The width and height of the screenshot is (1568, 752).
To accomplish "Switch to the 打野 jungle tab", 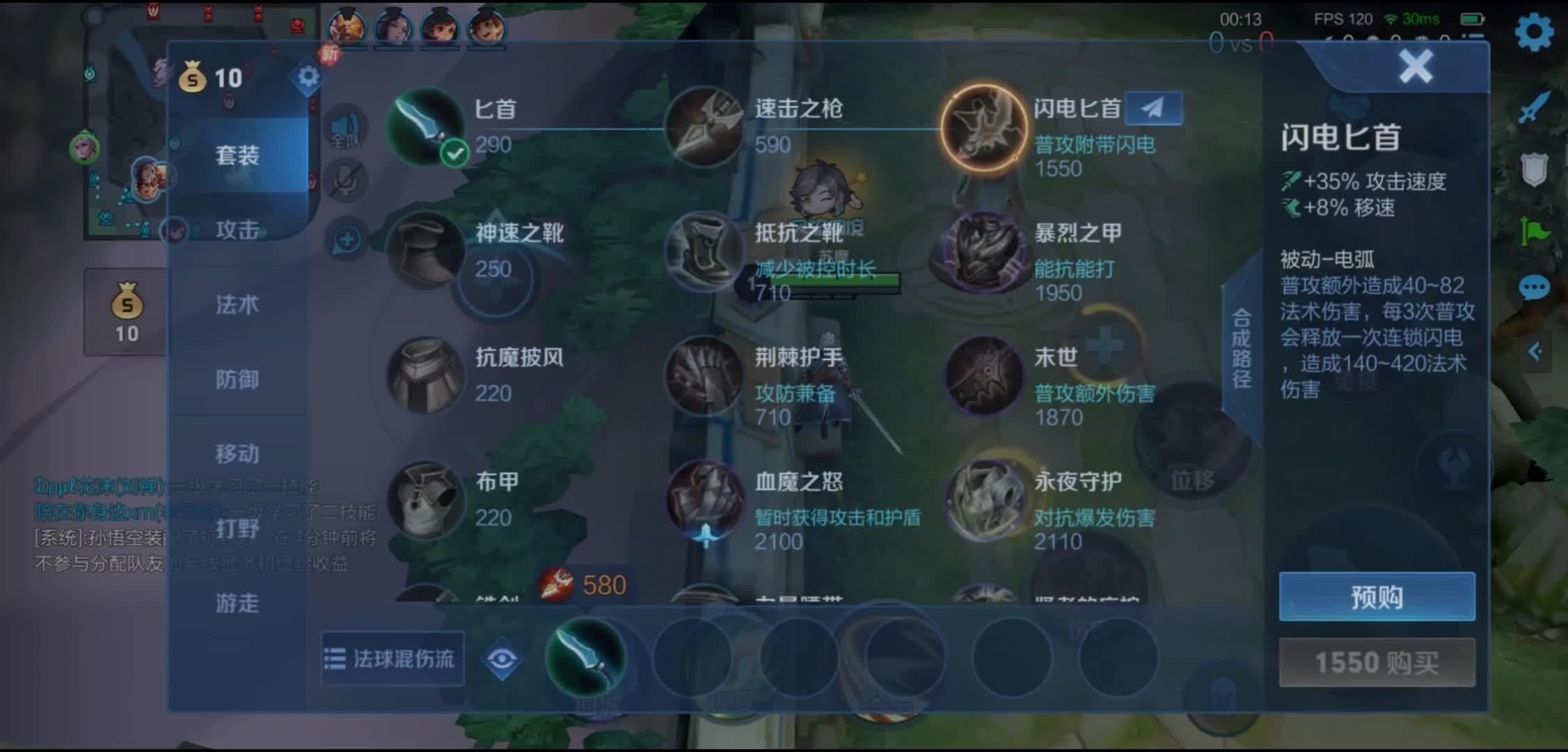I will click(x=236, y=529).
